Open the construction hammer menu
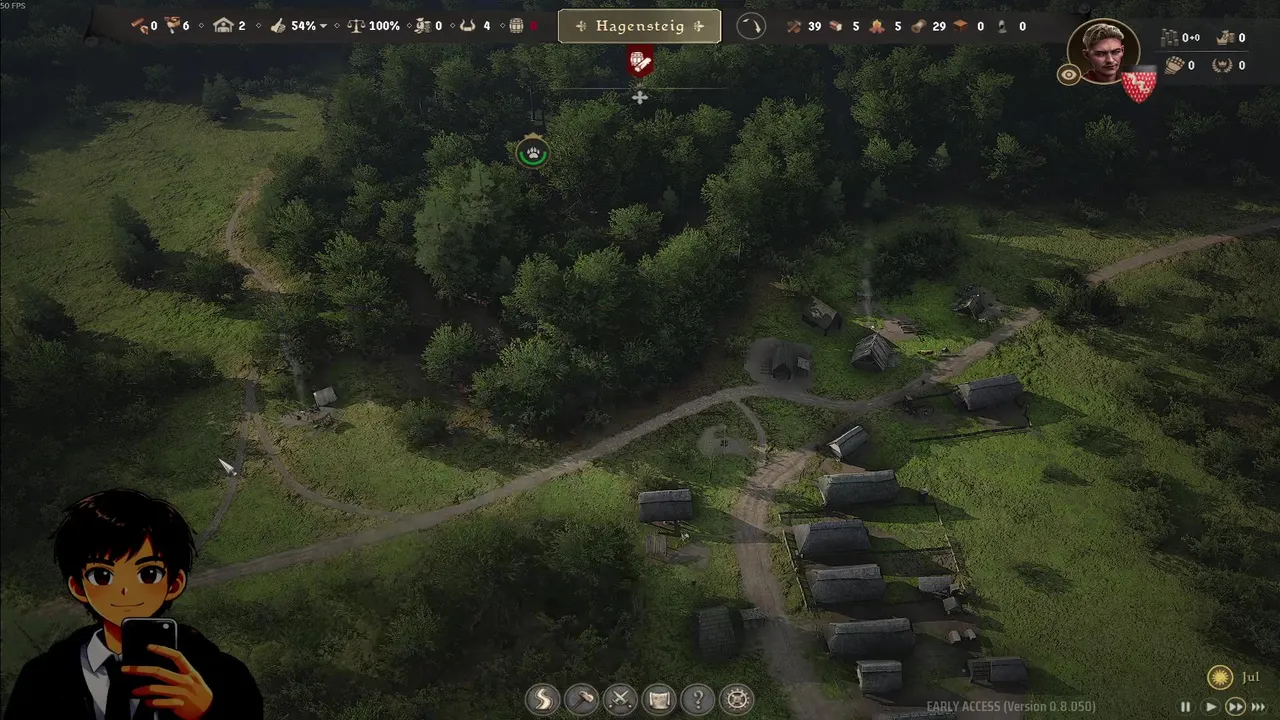The width and height of the screenshot is (1280, 720). (x=581, y=698)
